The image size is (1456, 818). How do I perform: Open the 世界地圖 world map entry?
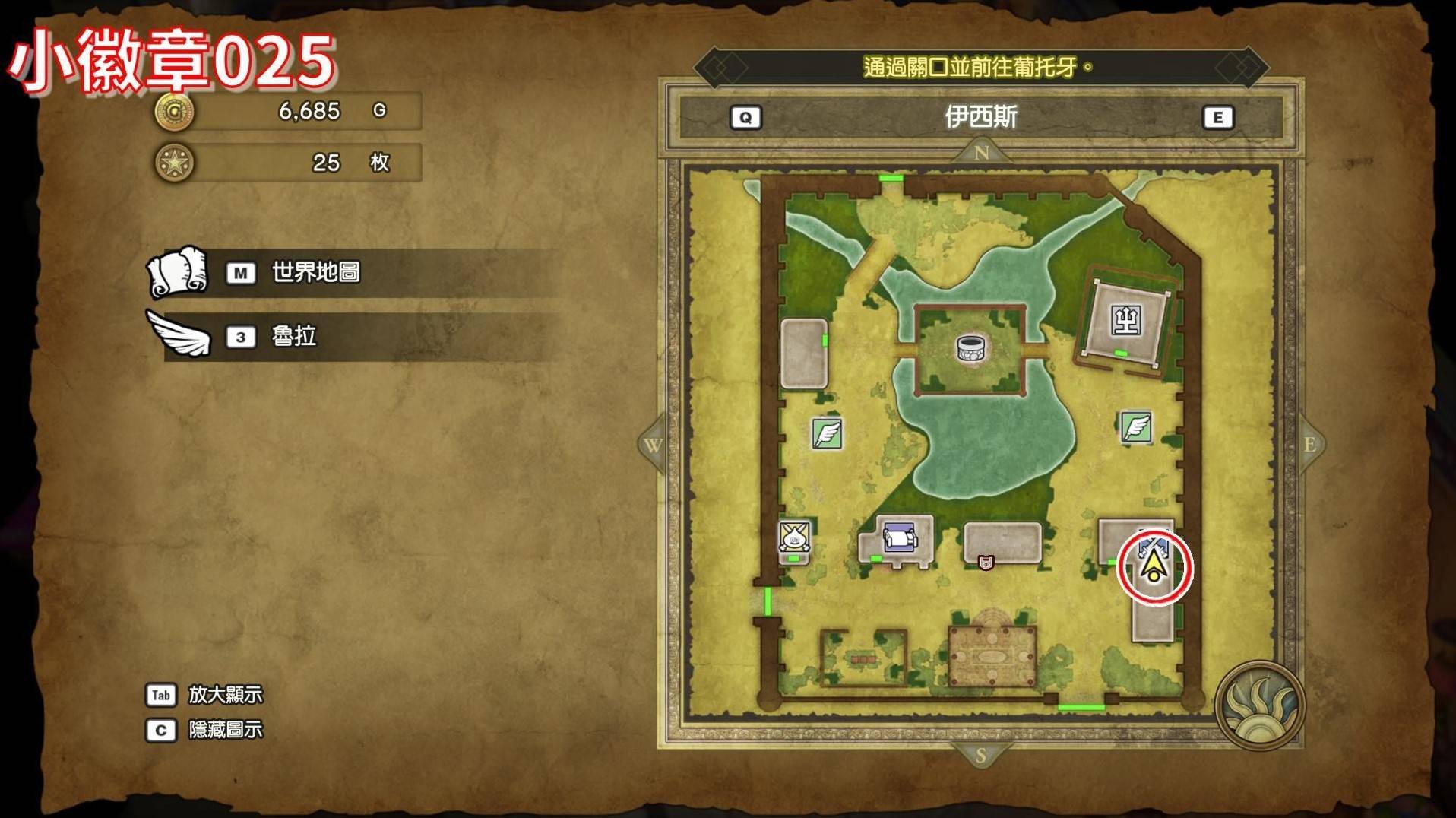tap(315, 272)
